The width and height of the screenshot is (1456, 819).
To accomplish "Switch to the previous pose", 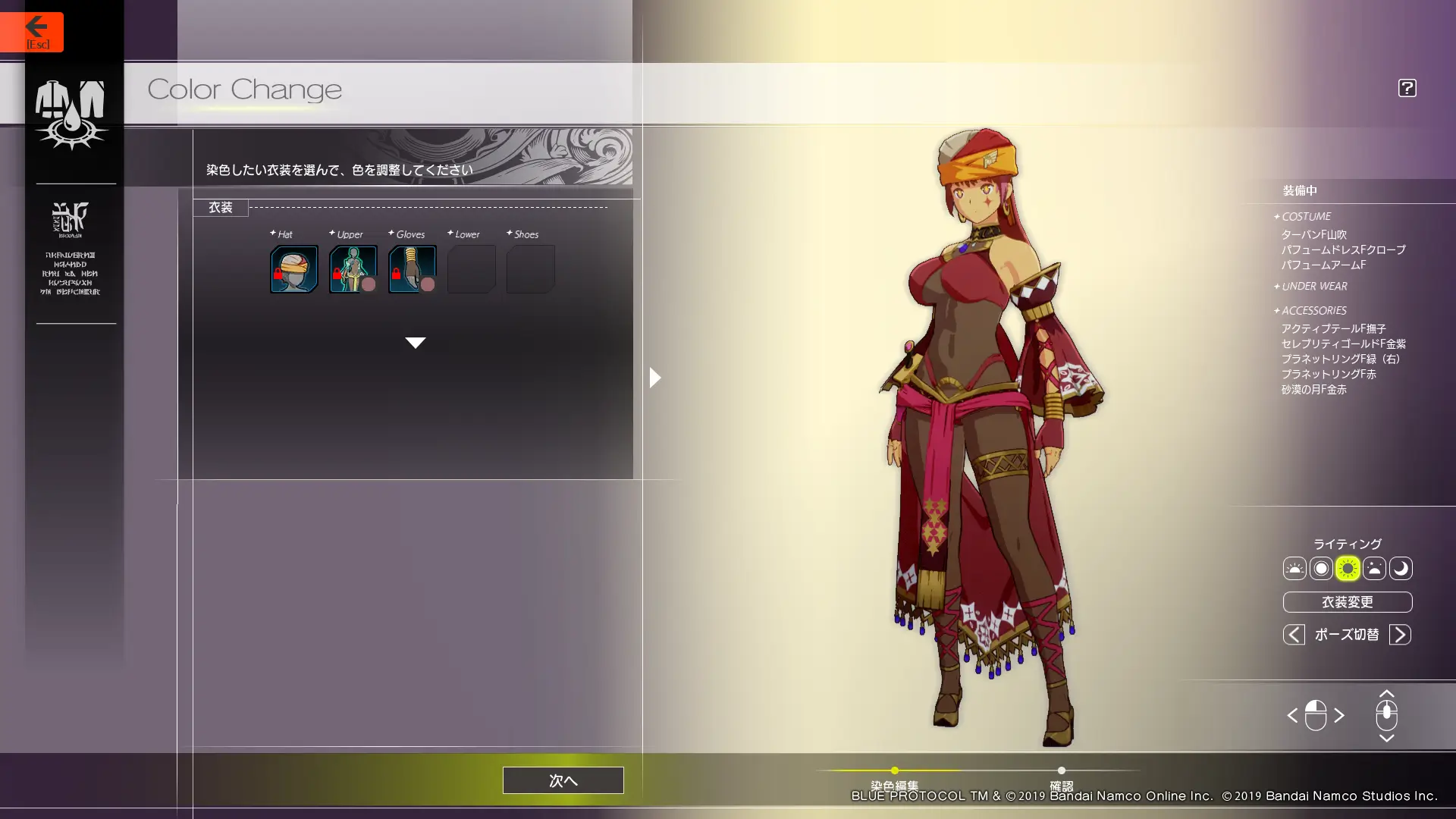I will [1294, 635].
